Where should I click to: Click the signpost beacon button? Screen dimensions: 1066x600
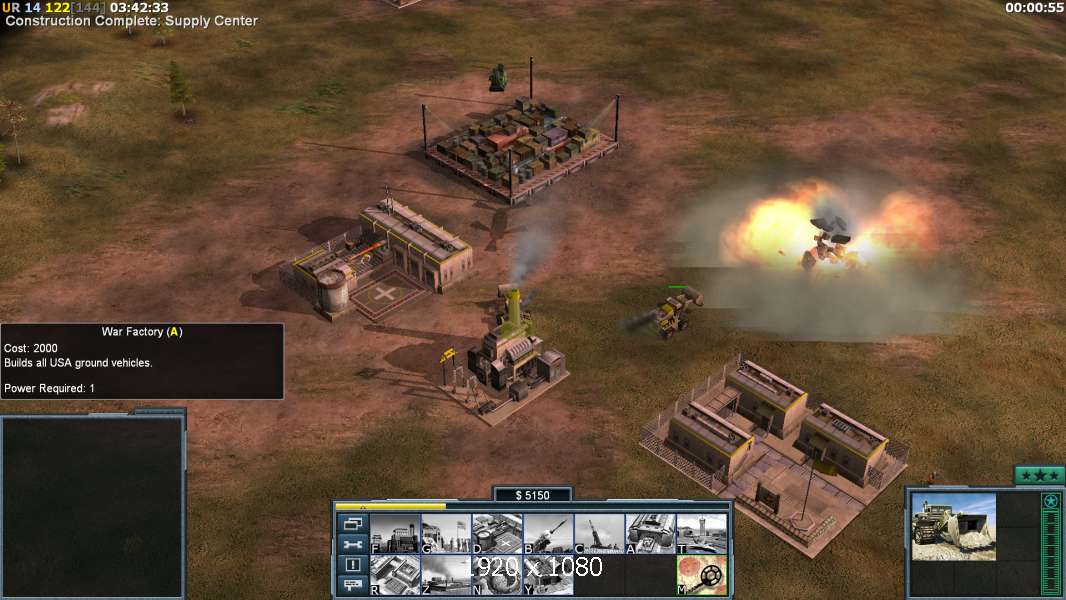tap(352, 586)
